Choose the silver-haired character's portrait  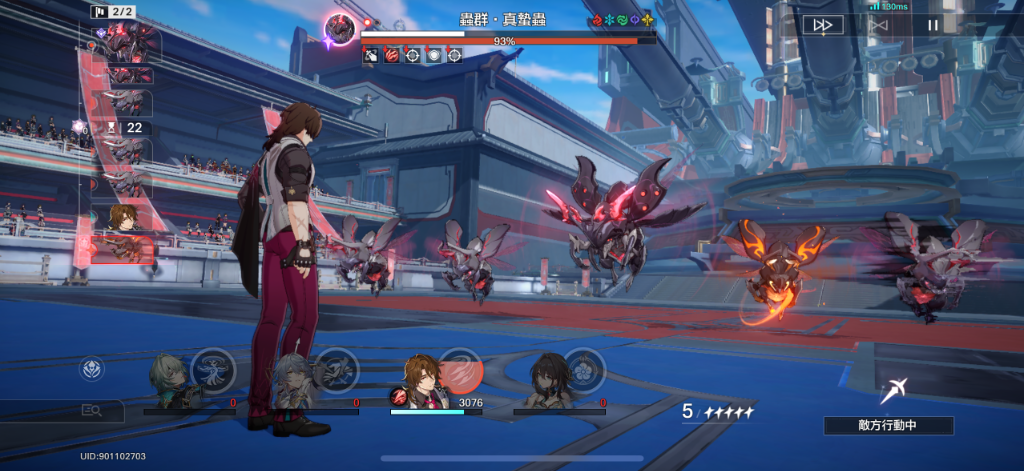(x=293, y=382)
